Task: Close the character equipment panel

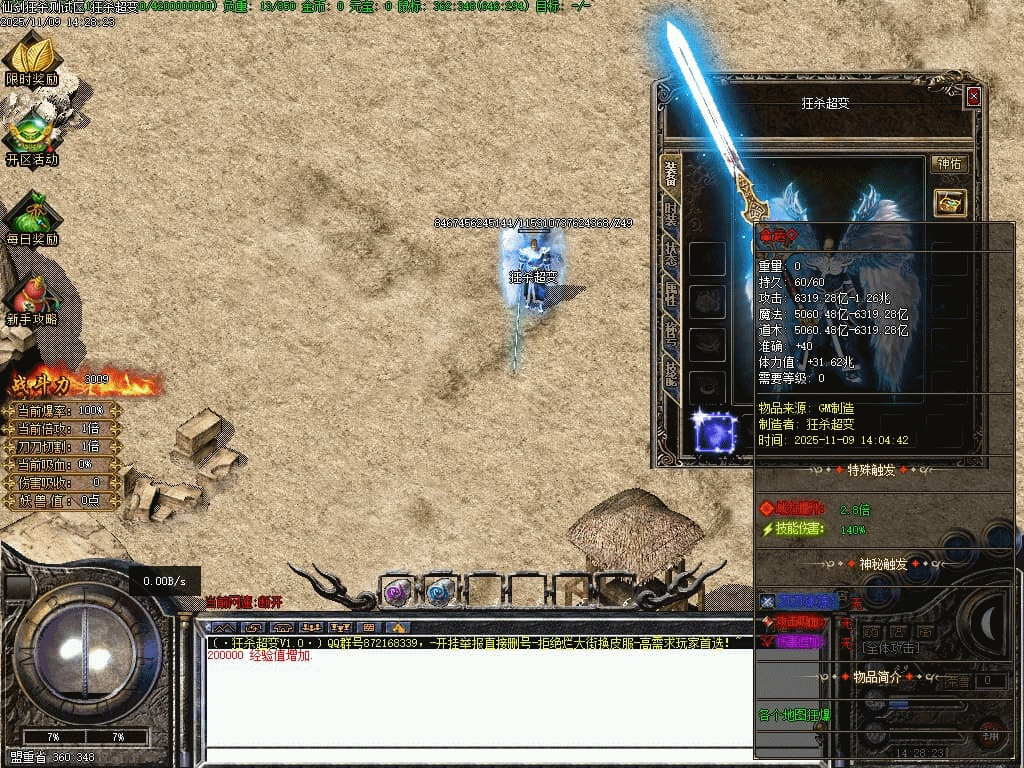Action: (x=973, y=97)
